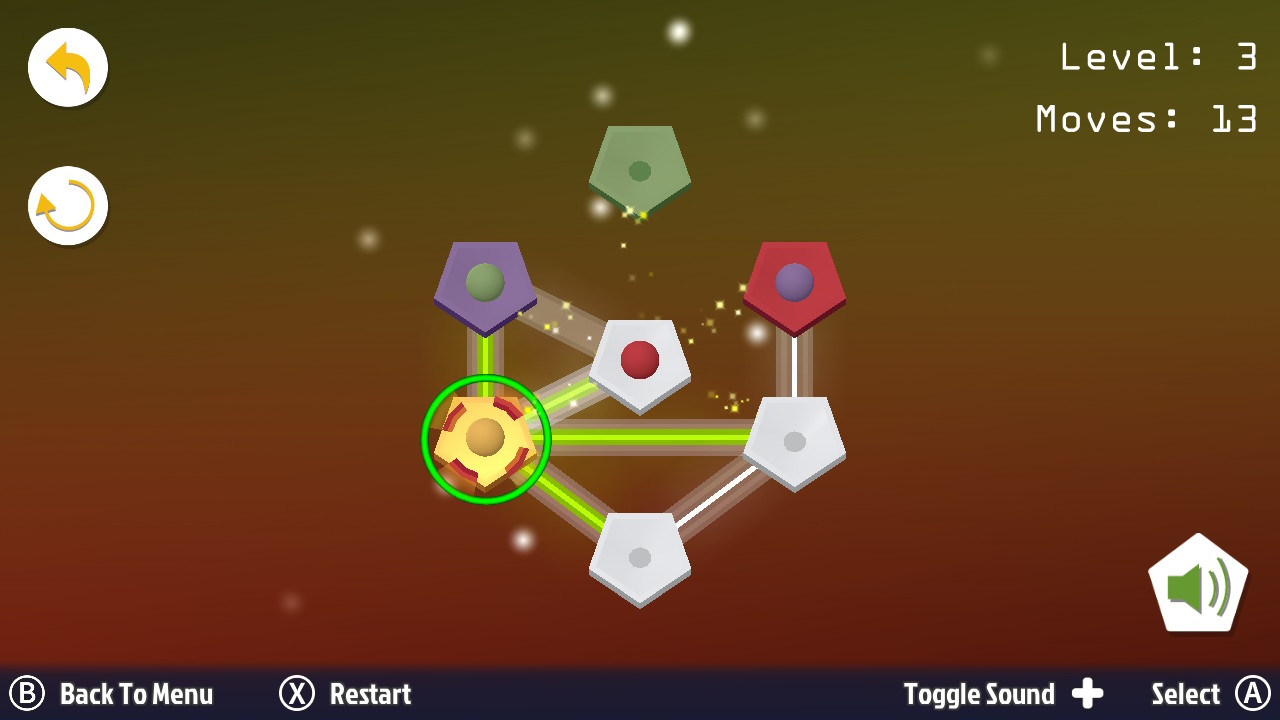Click Back To Menu text label
Screen dimensions: 1280x720
click(136, 693)
